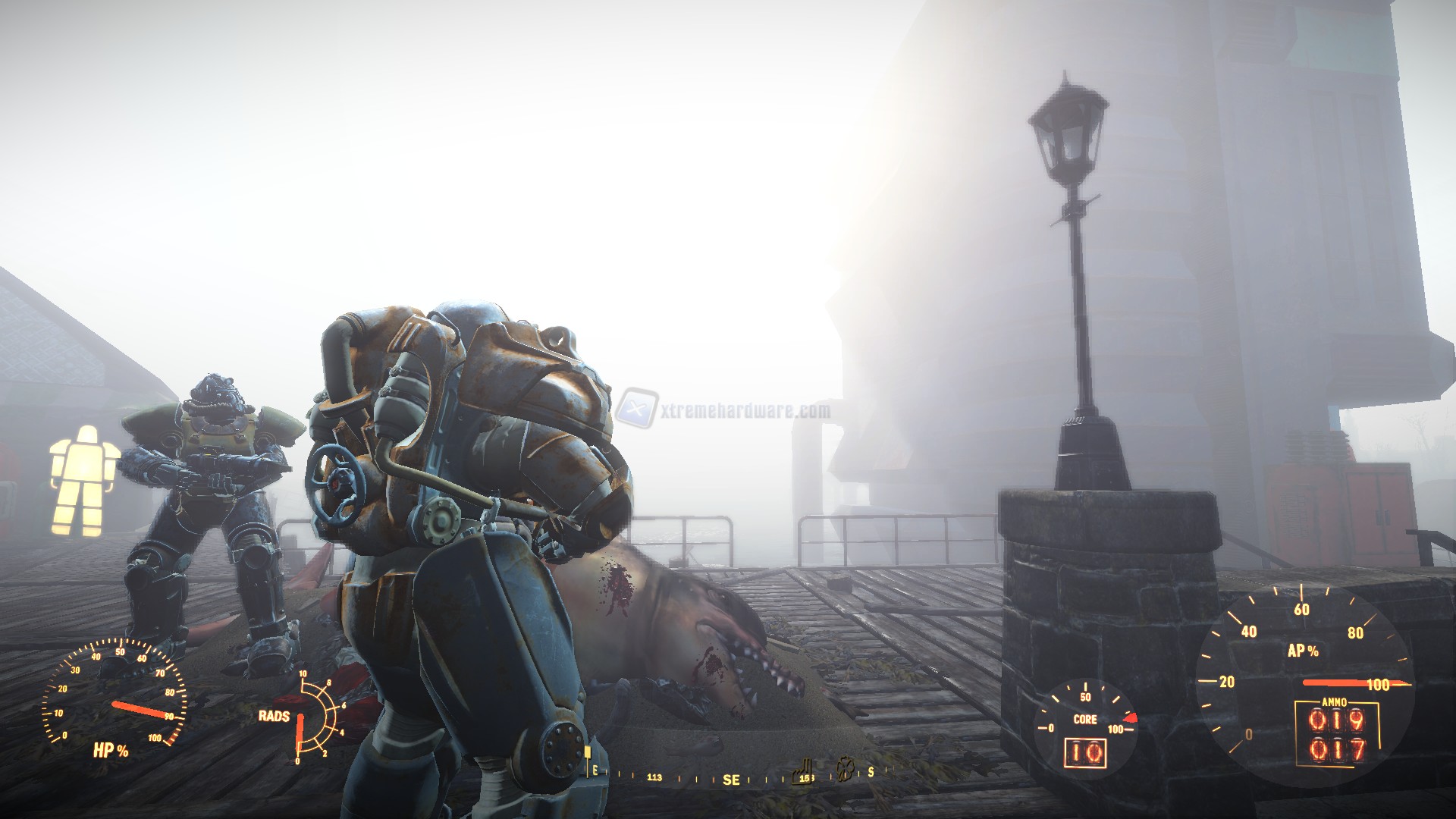This screenshot has width=1456, height=819.
Task: Select the round emblem marker on the compass
Action: [845, 770]
